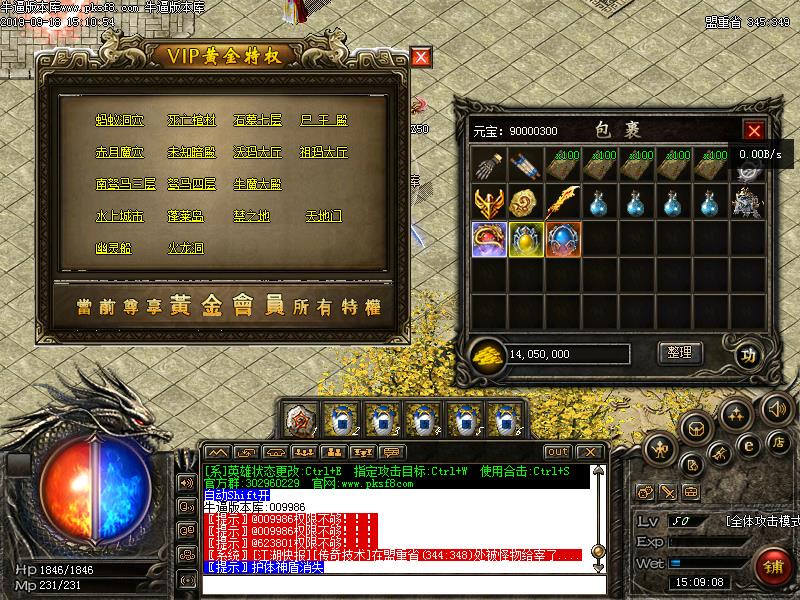Choose the 石墓七层 teleport link
This screenshot has height=600, width=800.
tap(257, 121)
